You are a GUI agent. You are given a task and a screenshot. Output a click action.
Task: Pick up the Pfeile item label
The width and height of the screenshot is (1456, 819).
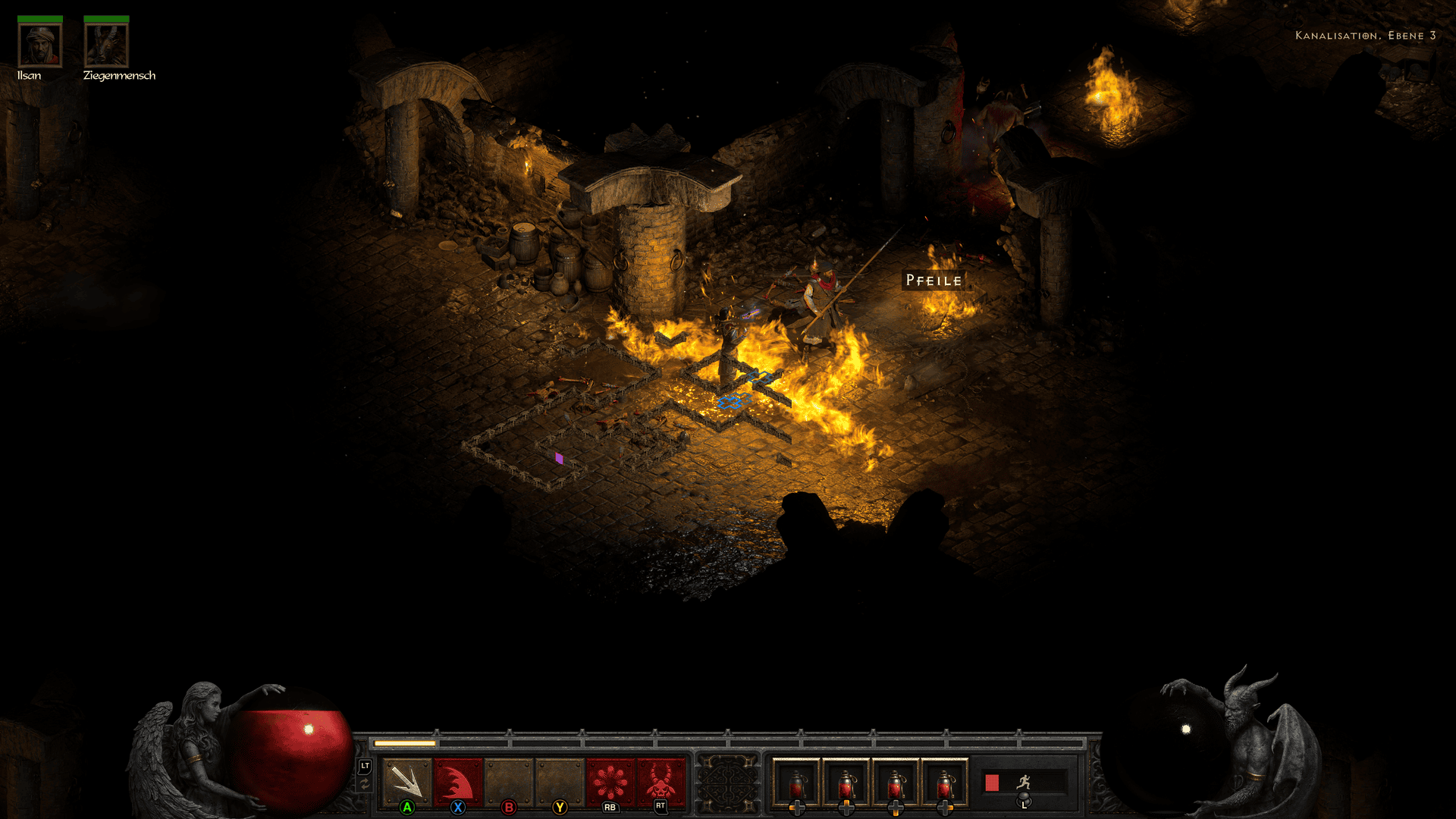click(934, 281)
